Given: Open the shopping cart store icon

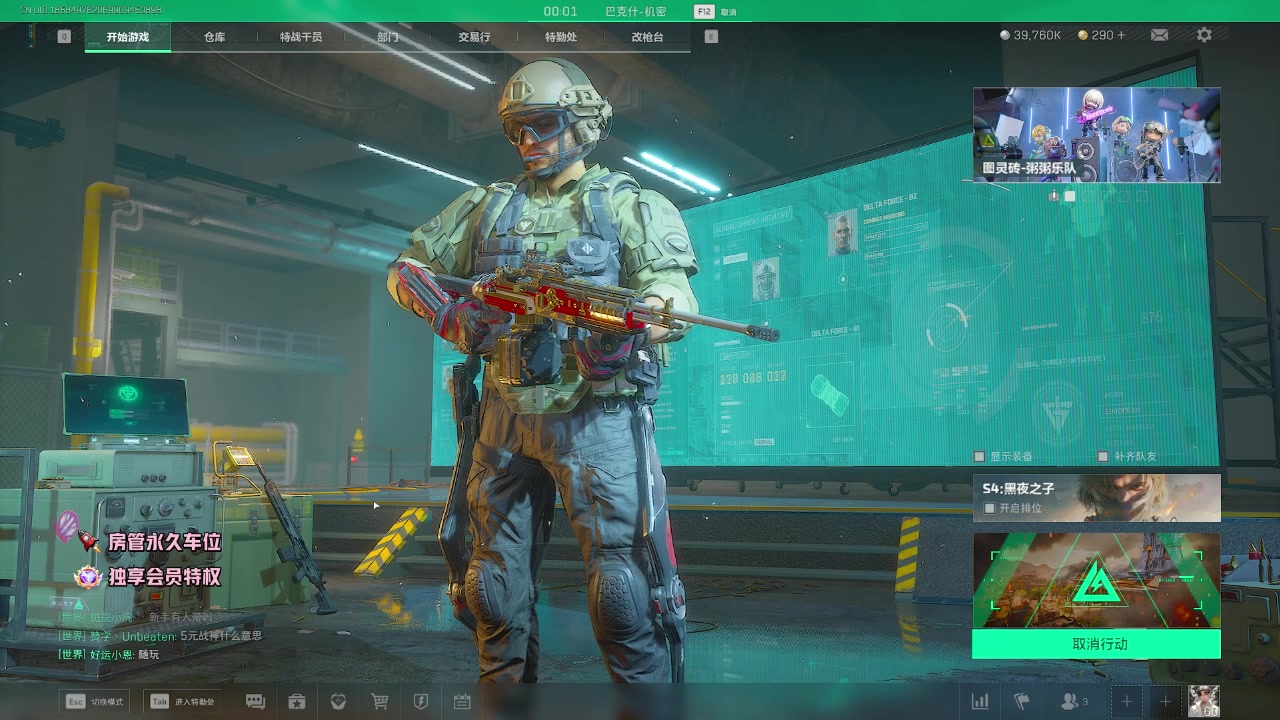Looking at the screenshot, I should coord(380,702).
